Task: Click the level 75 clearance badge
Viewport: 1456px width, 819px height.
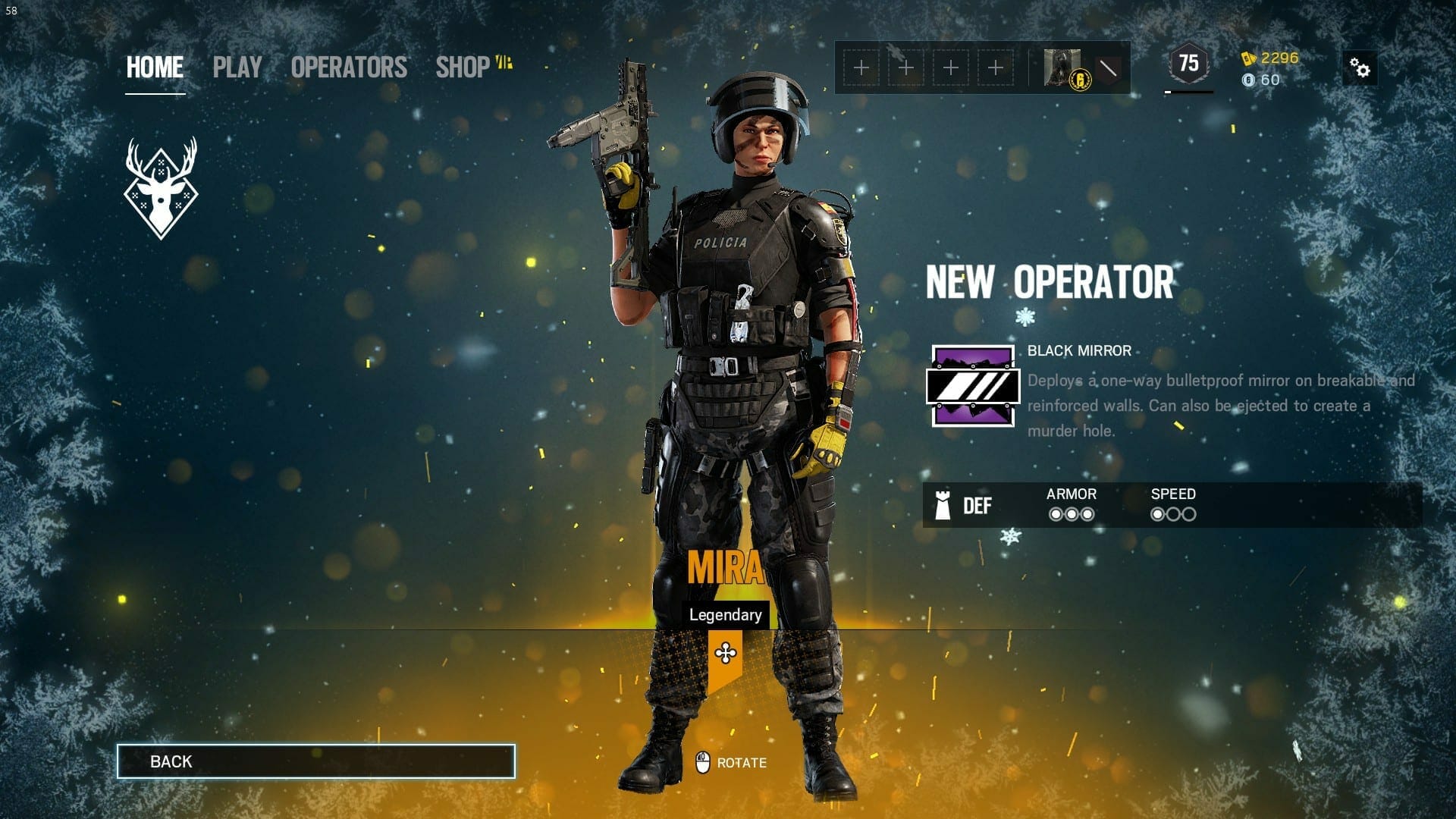Action: coord(1188,64)
